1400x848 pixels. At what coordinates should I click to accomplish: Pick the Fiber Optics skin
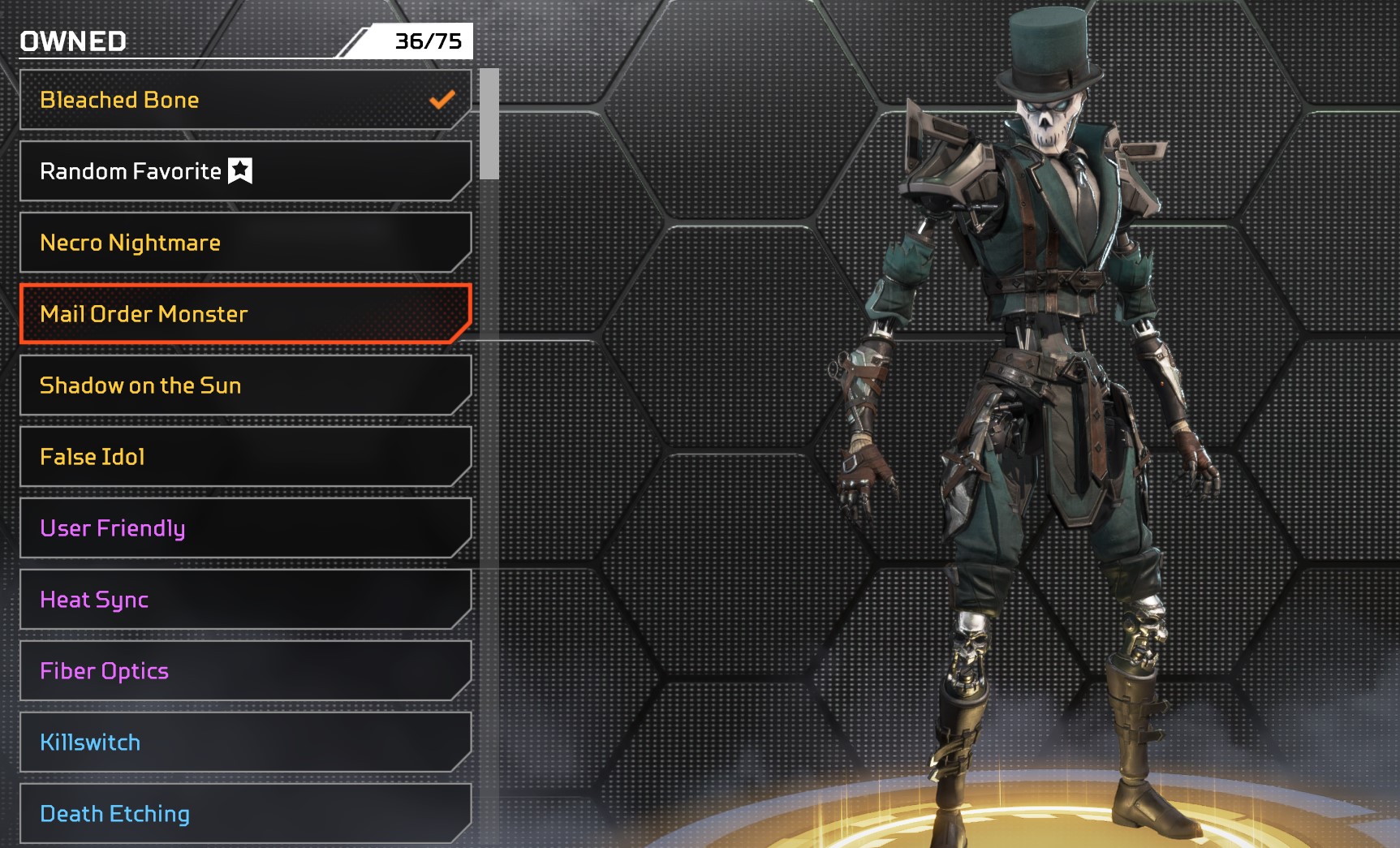(x=243, y=671)
